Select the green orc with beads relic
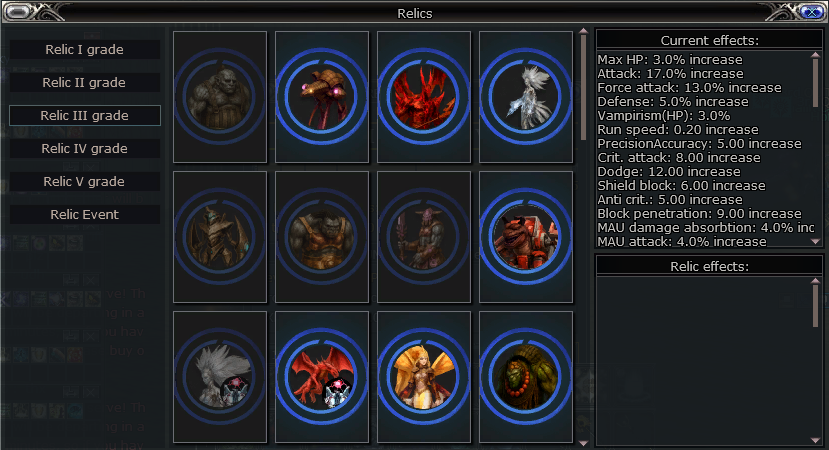Image resolution: width=829 pixels, height=450 pixels. [x=526, y=377]
